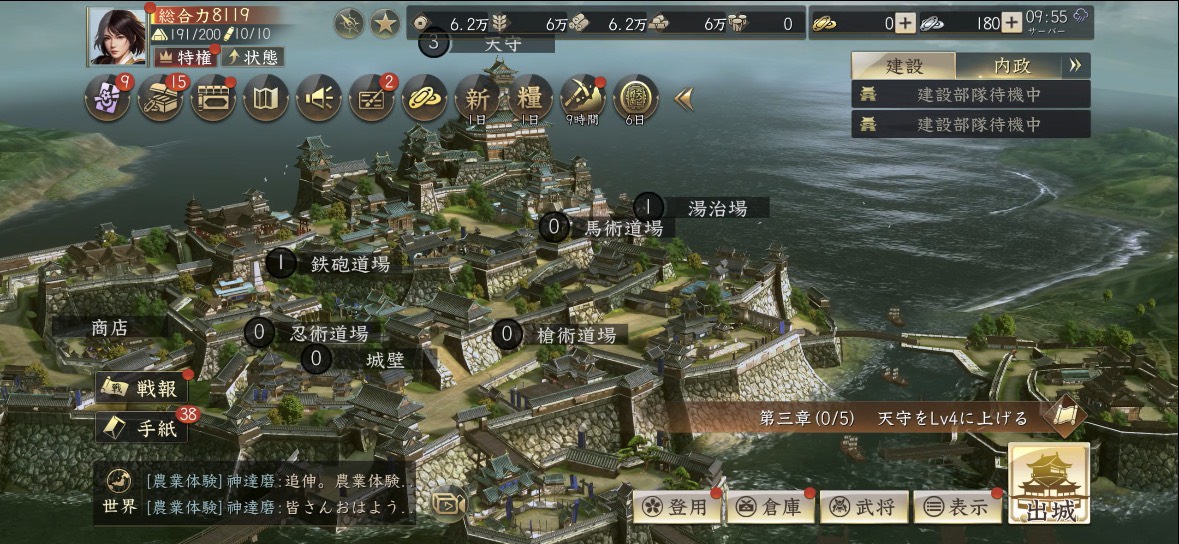Add silver coins with the plus button
Viewport: 1179px width, 544px height.
(x=1011, y=22)
